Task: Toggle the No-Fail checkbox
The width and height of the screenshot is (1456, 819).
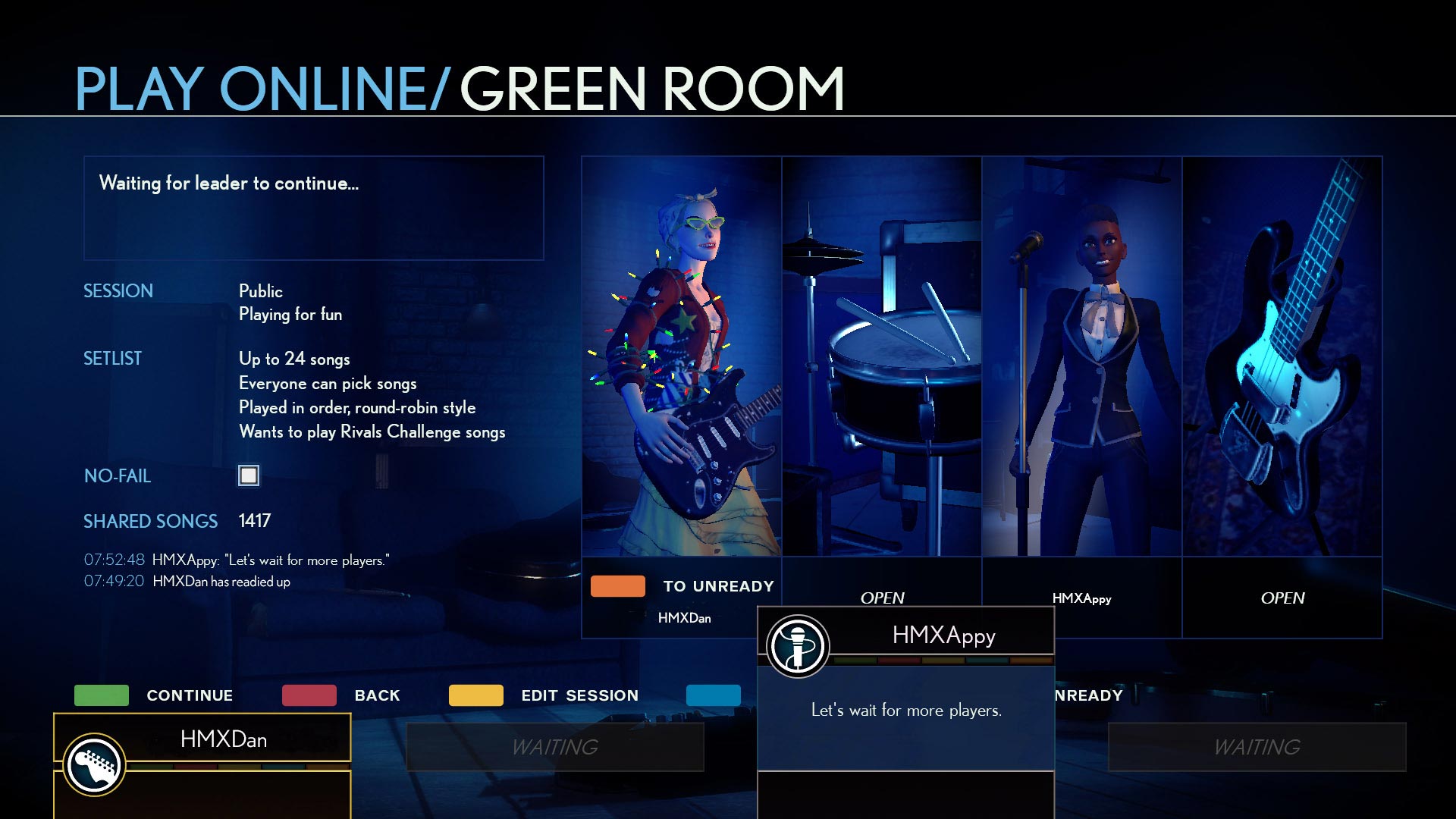Action: click(x=249, y=475)
